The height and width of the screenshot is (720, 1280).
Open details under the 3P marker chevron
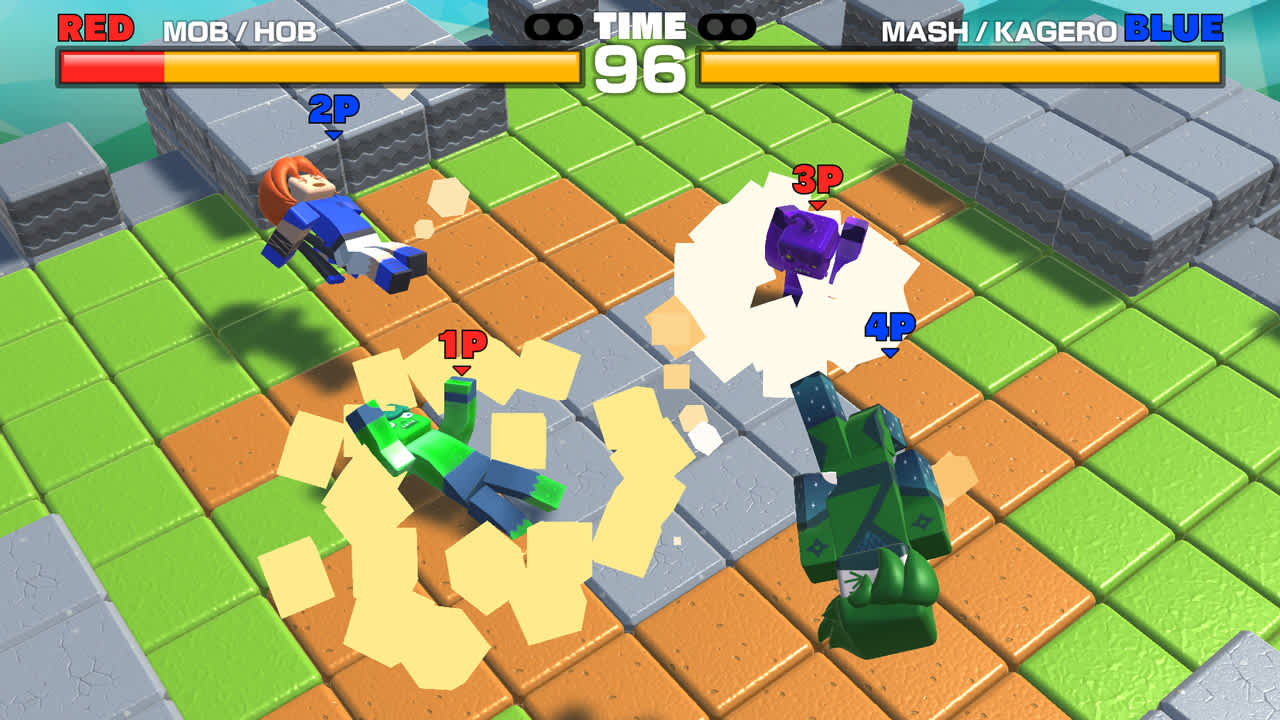[x=817, y=205]
